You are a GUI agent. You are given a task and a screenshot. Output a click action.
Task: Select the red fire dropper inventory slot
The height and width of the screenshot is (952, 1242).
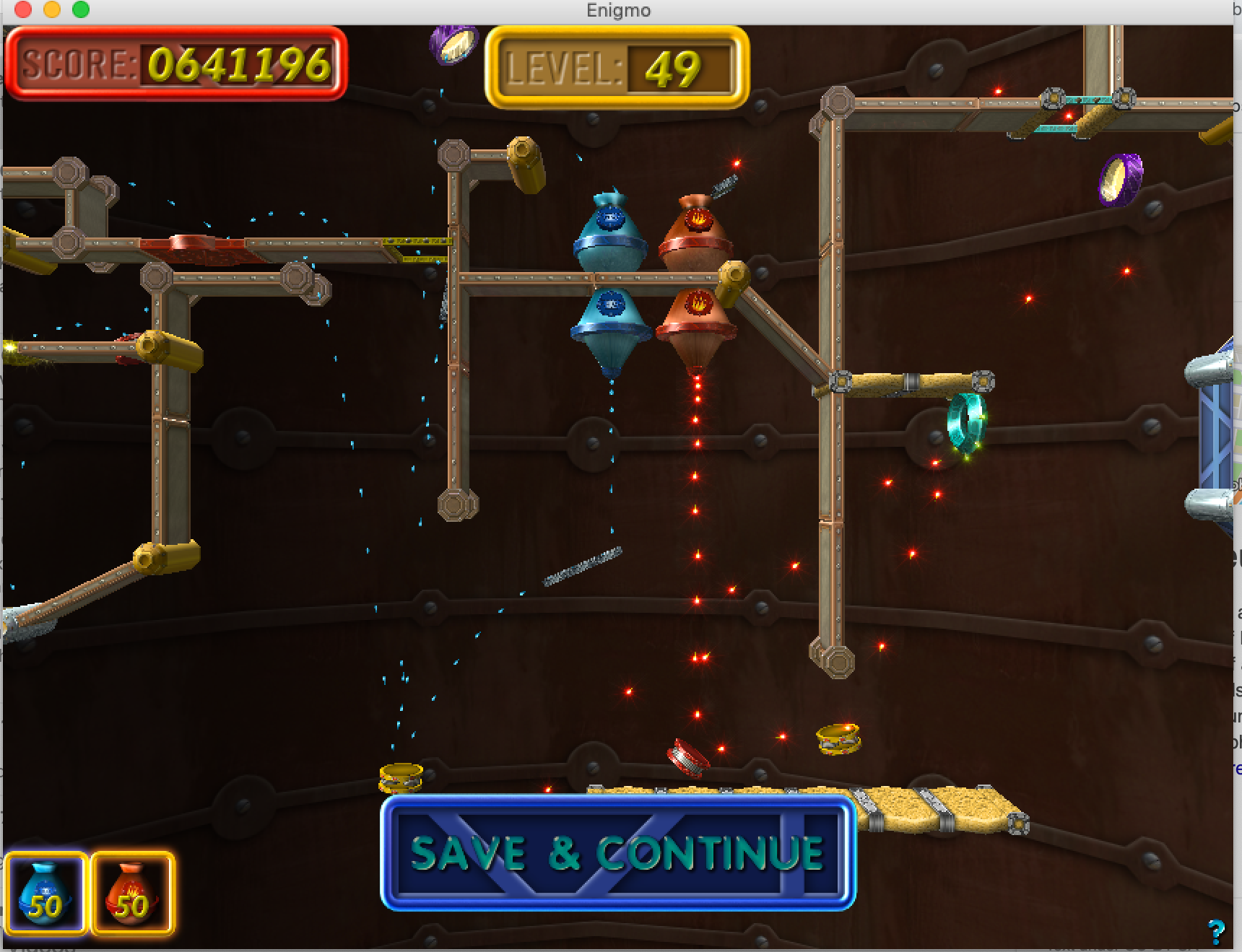133,894
